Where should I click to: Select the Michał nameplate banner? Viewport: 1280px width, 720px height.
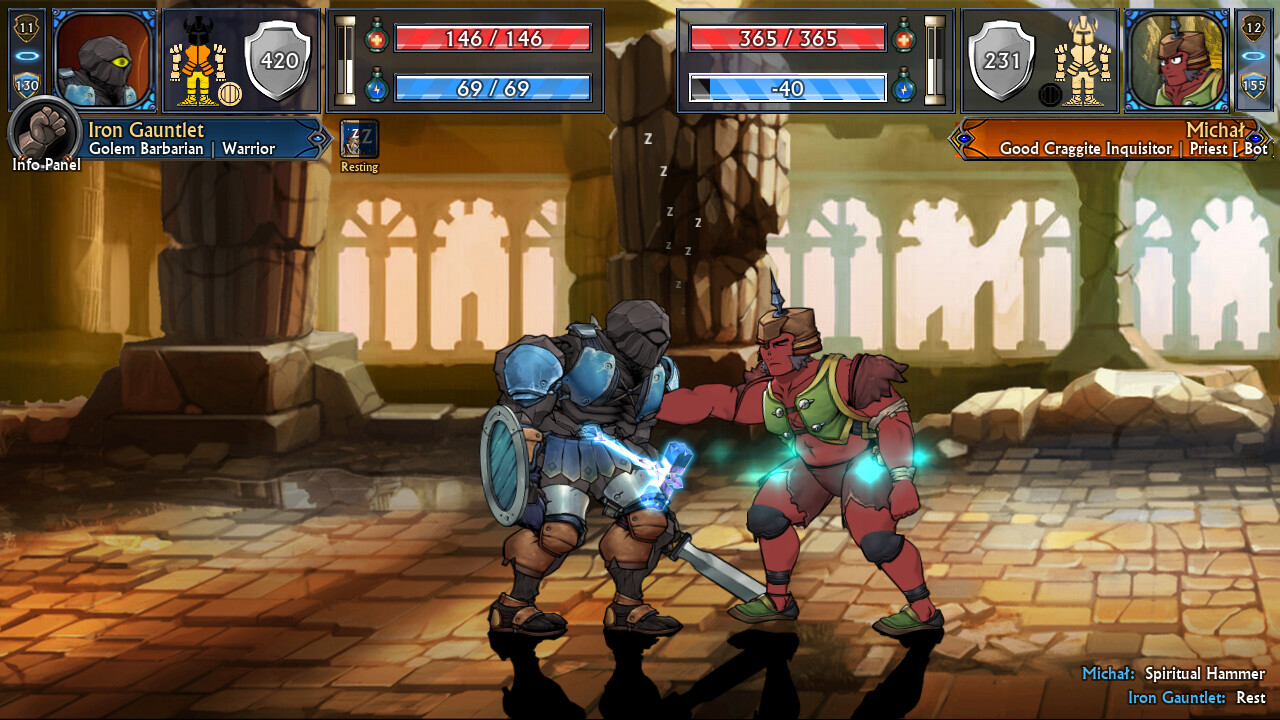pos(1110,139)
